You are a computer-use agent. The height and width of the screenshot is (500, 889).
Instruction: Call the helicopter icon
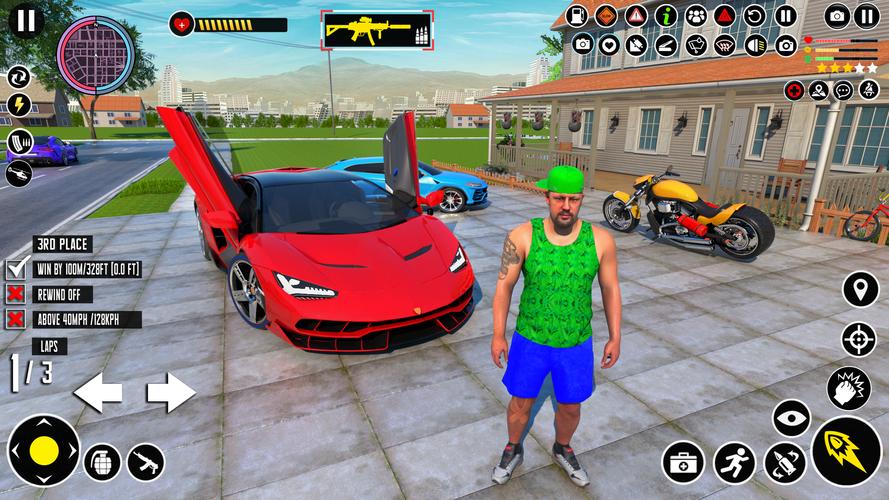coord(19,174)
